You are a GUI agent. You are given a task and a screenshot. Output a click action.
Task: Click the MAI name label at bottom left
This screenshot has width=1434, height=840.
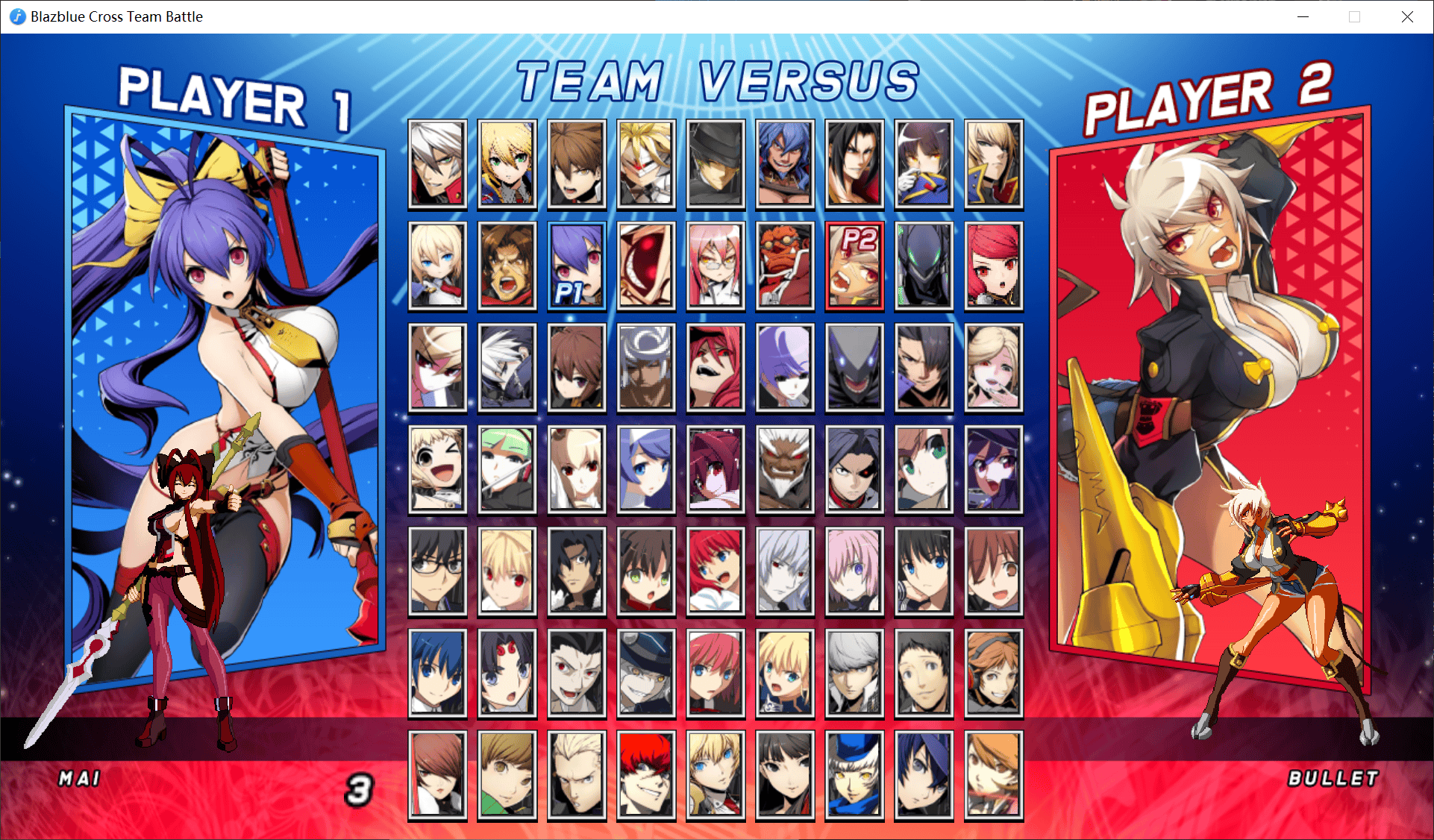pos(78,779)
